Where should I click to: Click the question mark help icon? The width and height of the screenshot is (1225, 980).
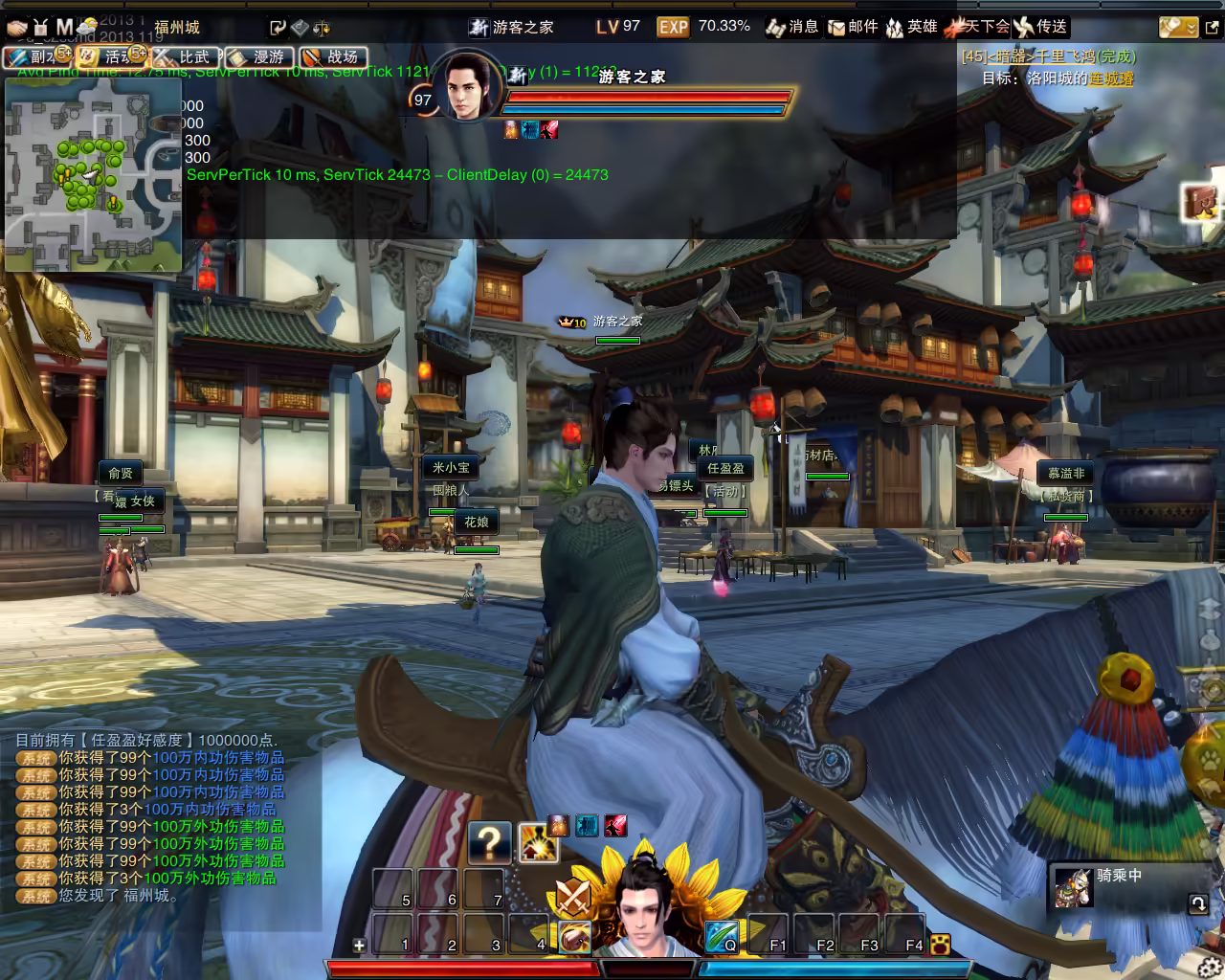(x=488, y=842)
